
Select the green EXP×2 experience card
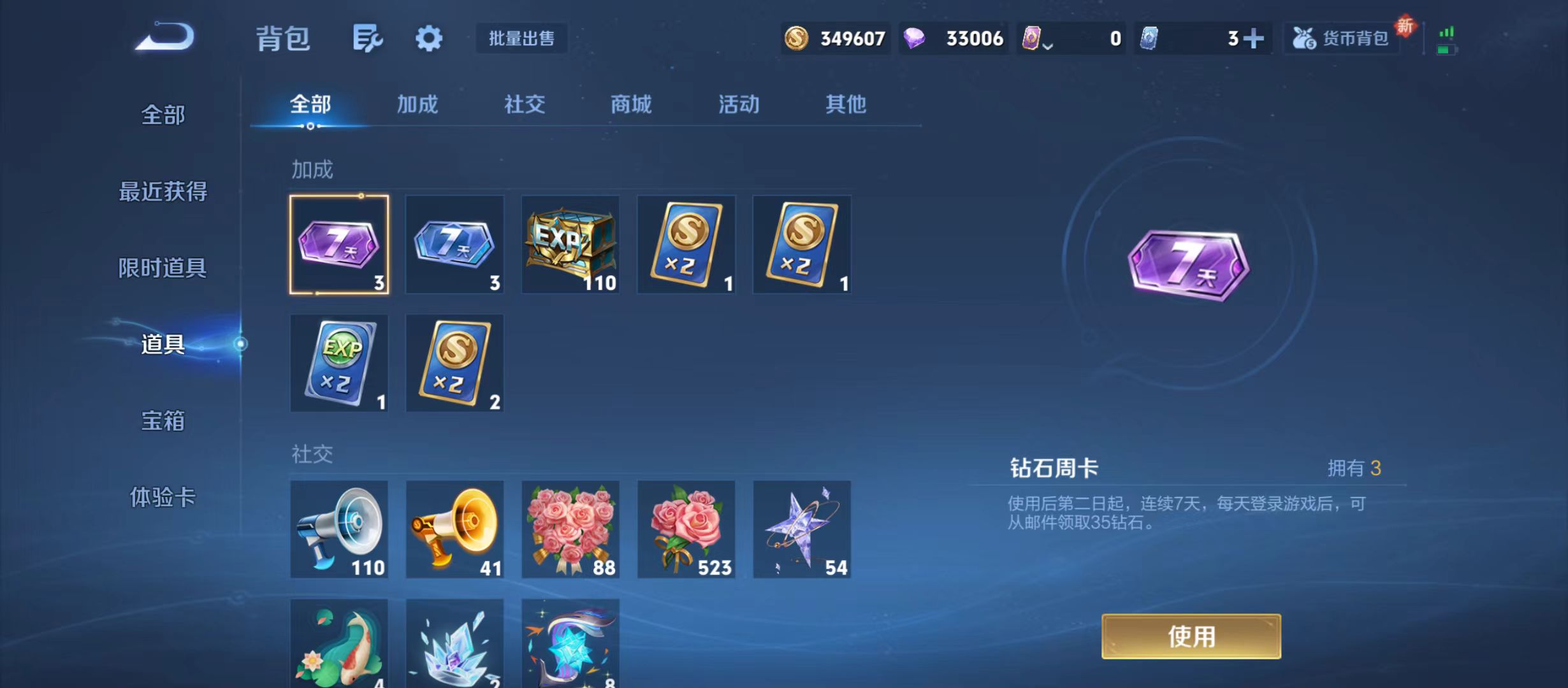tap(340, 363)
